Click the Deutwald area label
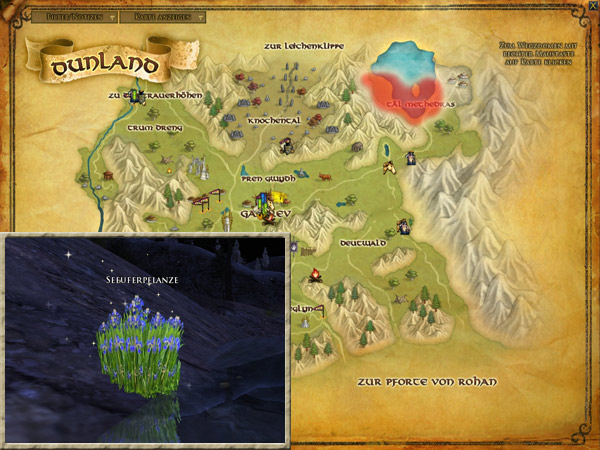 coord(361,243)
